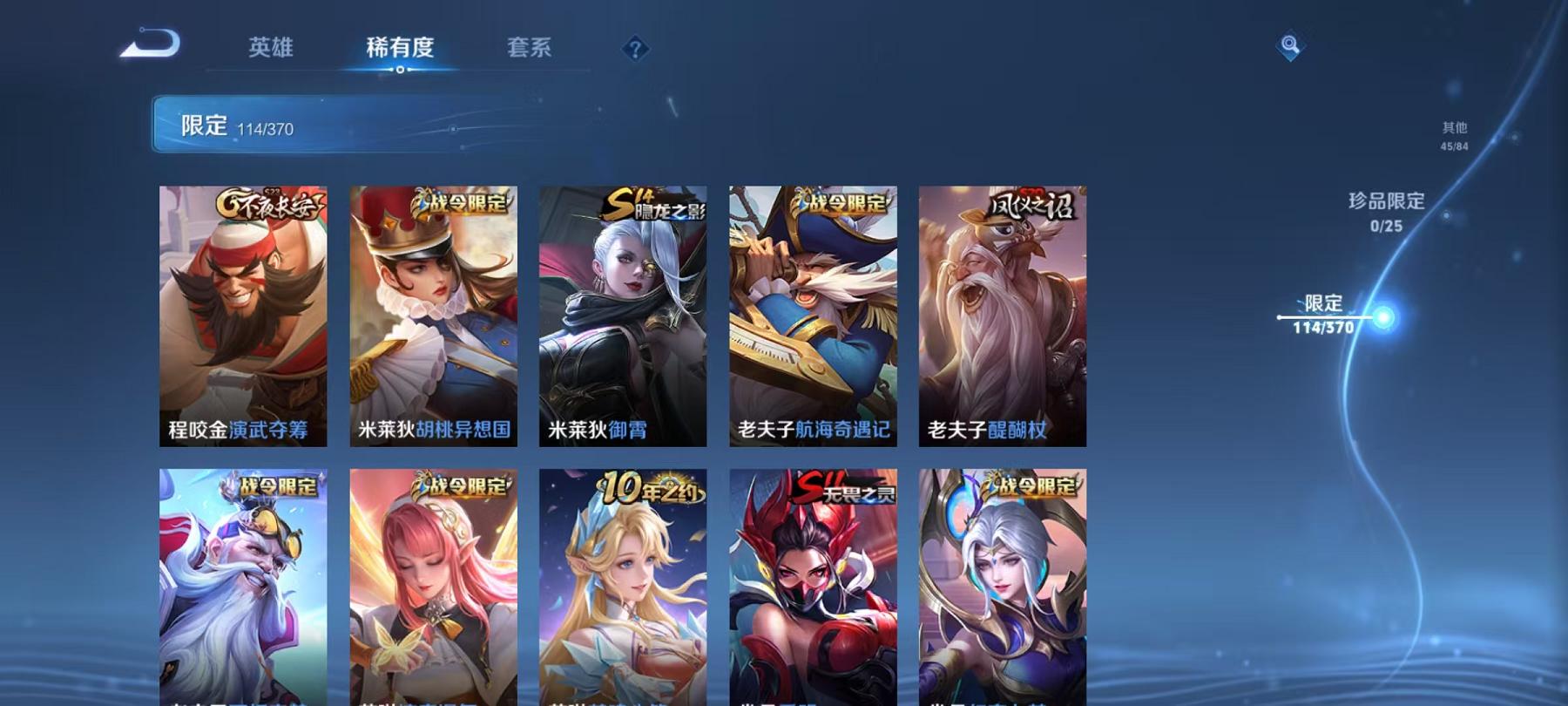Viewport: 1568px width, 706px height.
Task: Click the 战令限定 badge on 米莱狄 skin
Action: (x=461, y=201)
